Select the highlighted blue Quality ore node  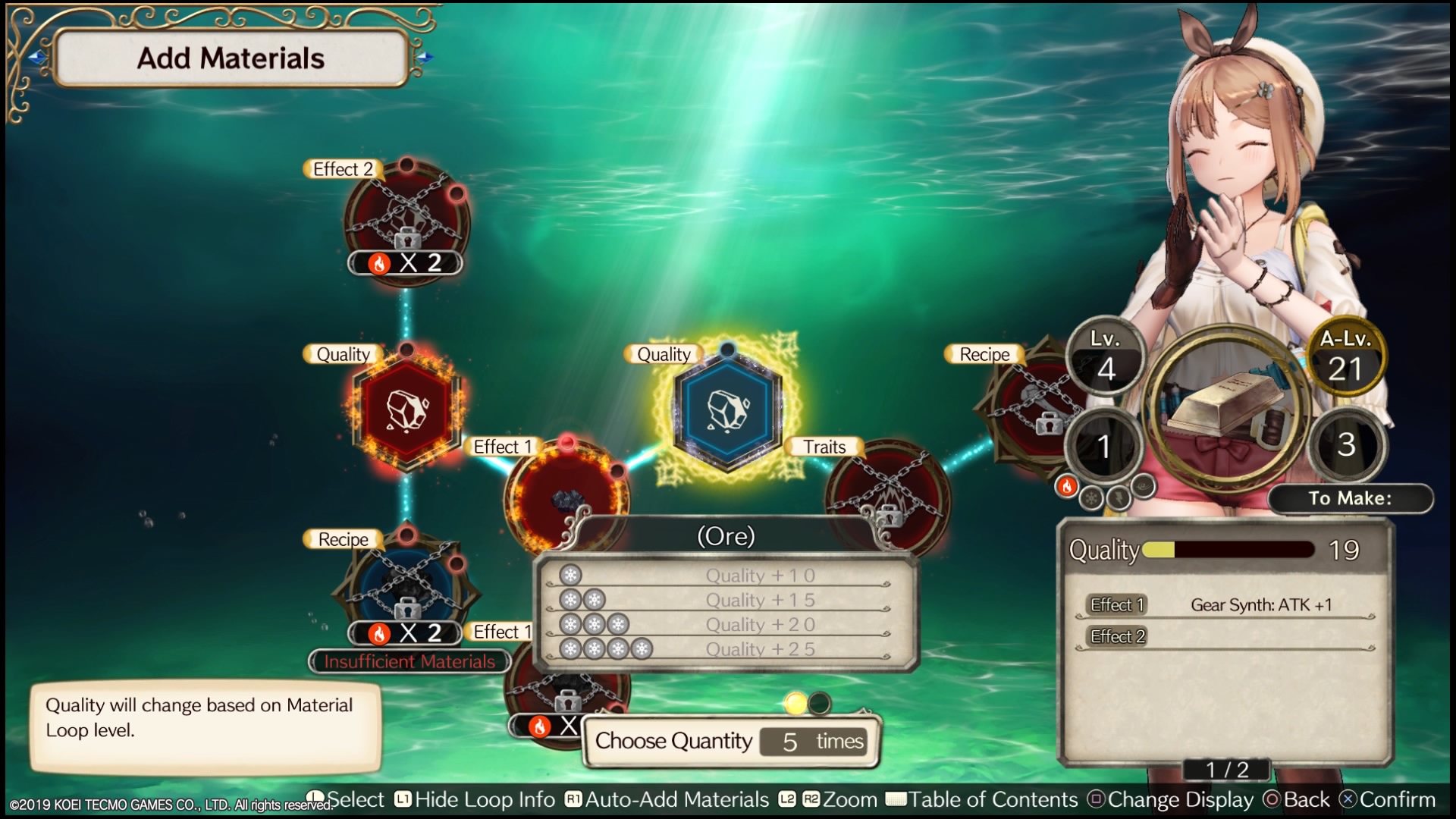[727, 409]
